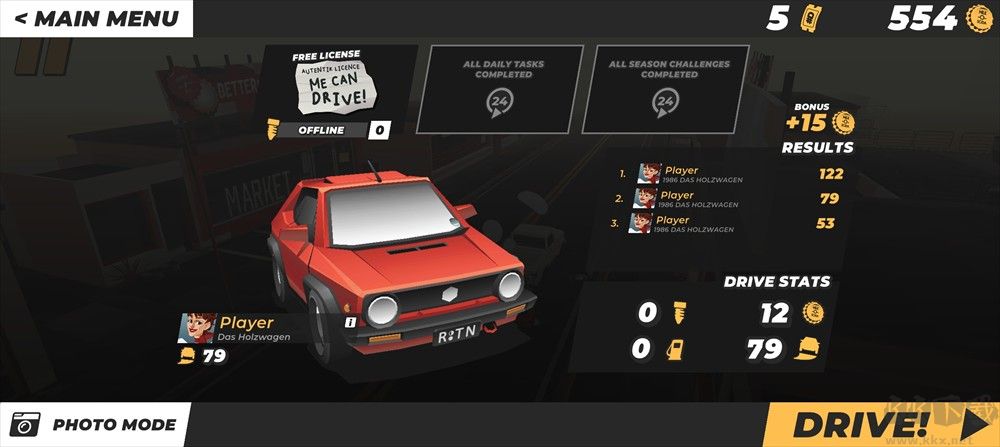
Task: Click the Player avatar under the car
Action: (x=197, y=328)
